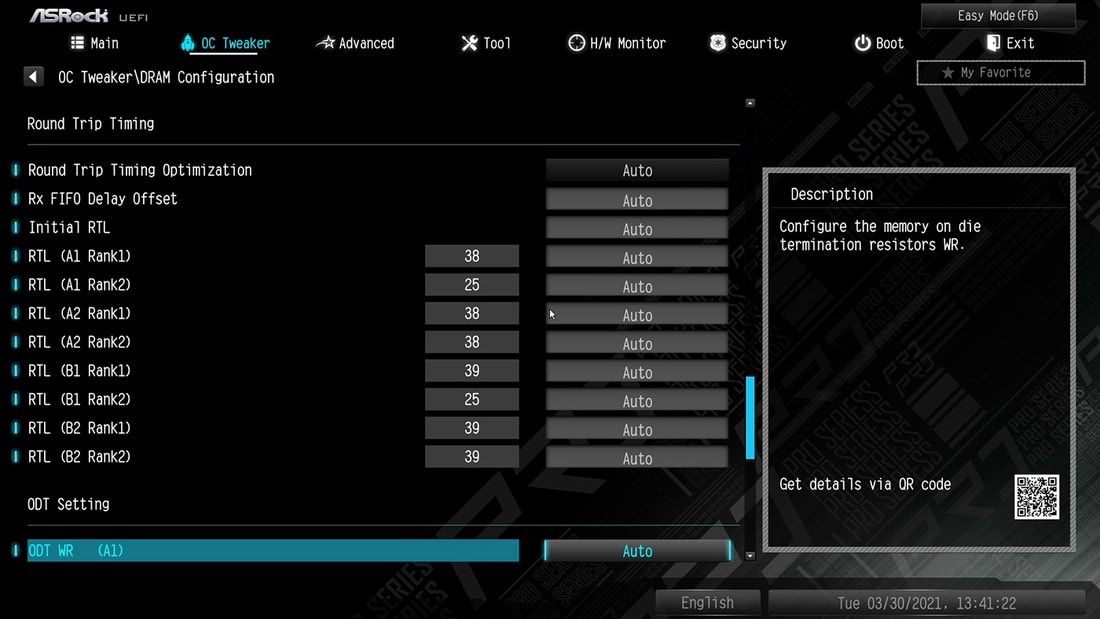This screenshot has width=1100, height=619.
Task: Select the RTL (B1 Rank2) setting row
Action: click(80, 400)
